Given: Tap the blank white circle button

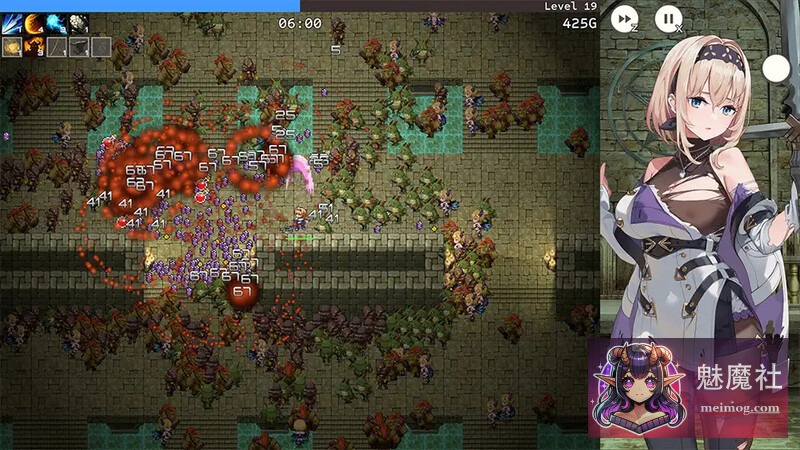Looking at the screenshot, I should (776, 69).
